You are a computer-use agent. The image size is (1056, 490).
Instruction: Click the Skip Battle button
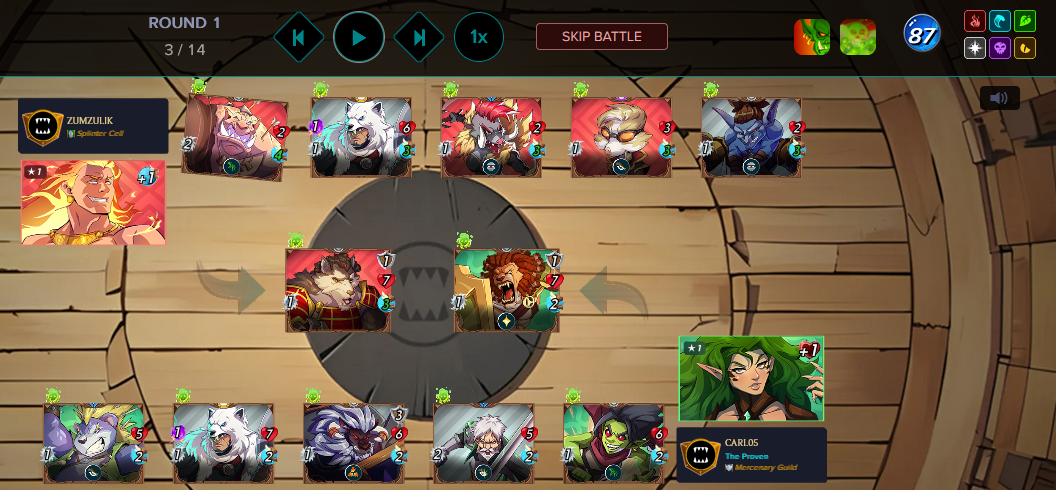click(601, 37)
